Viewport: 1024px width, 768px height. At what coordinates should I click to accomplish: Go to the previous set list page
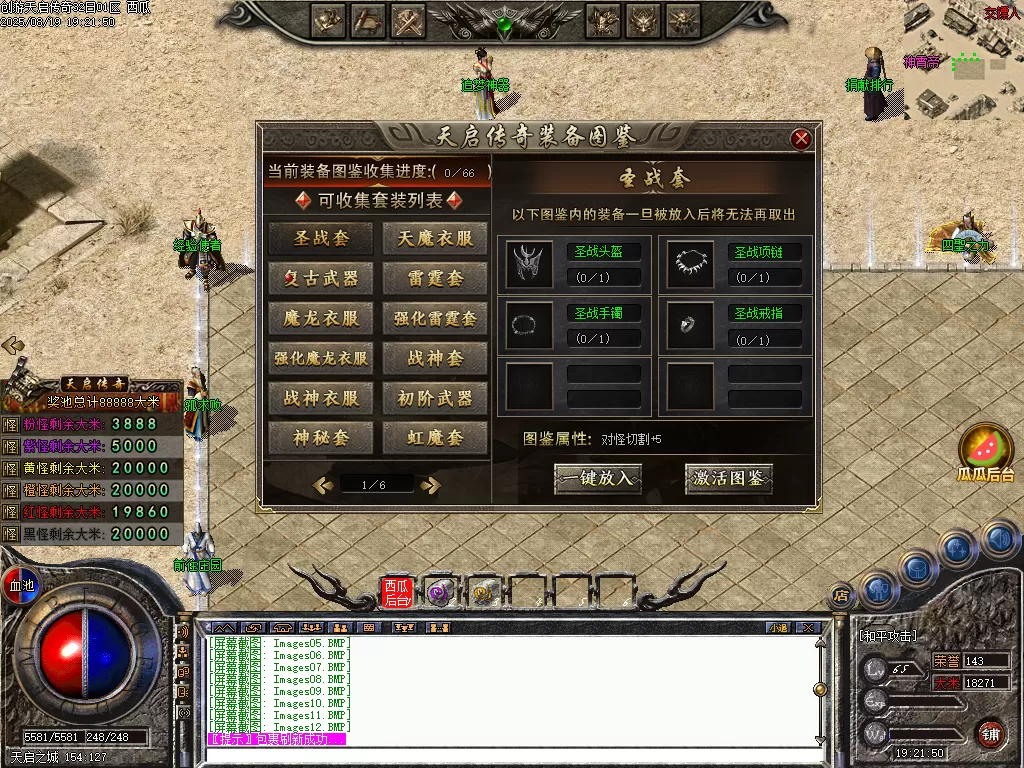(x=322, y=485)
